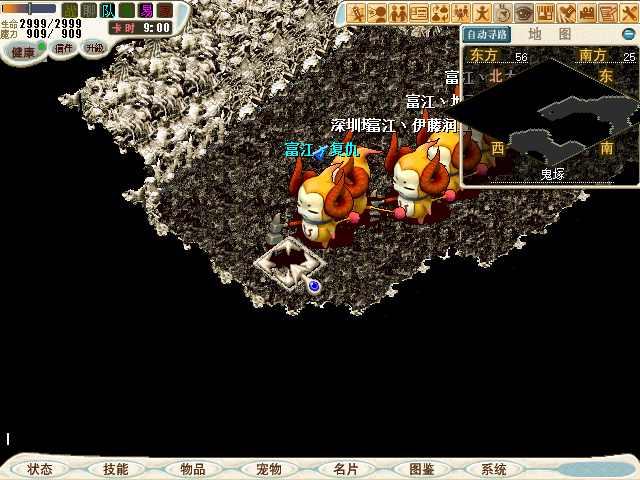The height and width of the screenshot is (480, 640).
Task: Toggle the 战 battle mode switch
Action: (70, 10)
